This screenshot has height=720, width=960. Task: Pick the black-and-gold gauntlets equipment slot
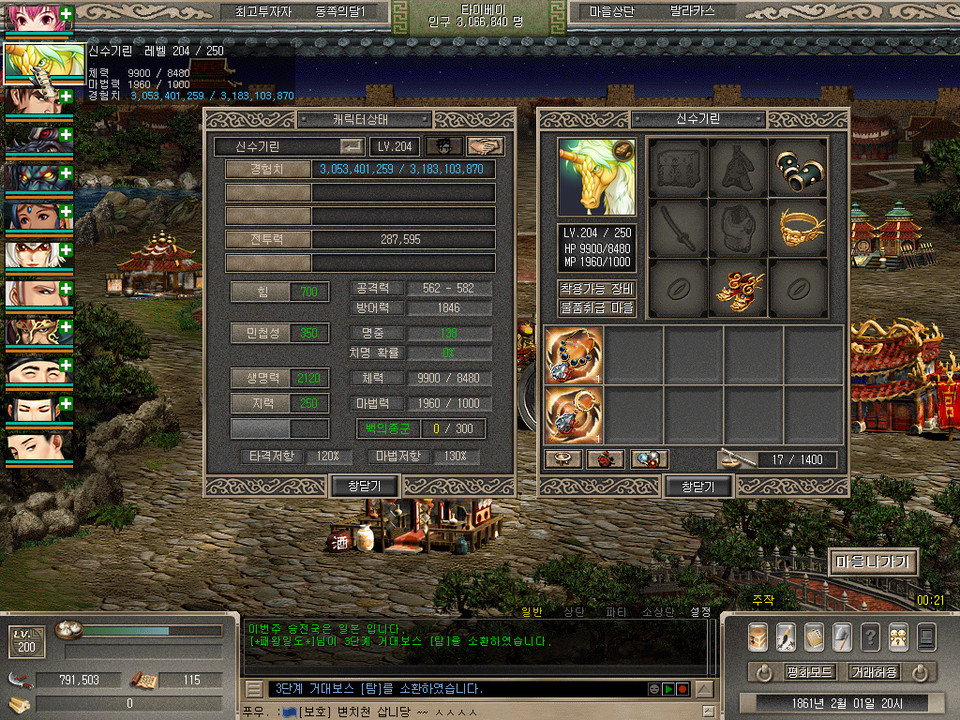pyautogui.click(x=798, y=166)
